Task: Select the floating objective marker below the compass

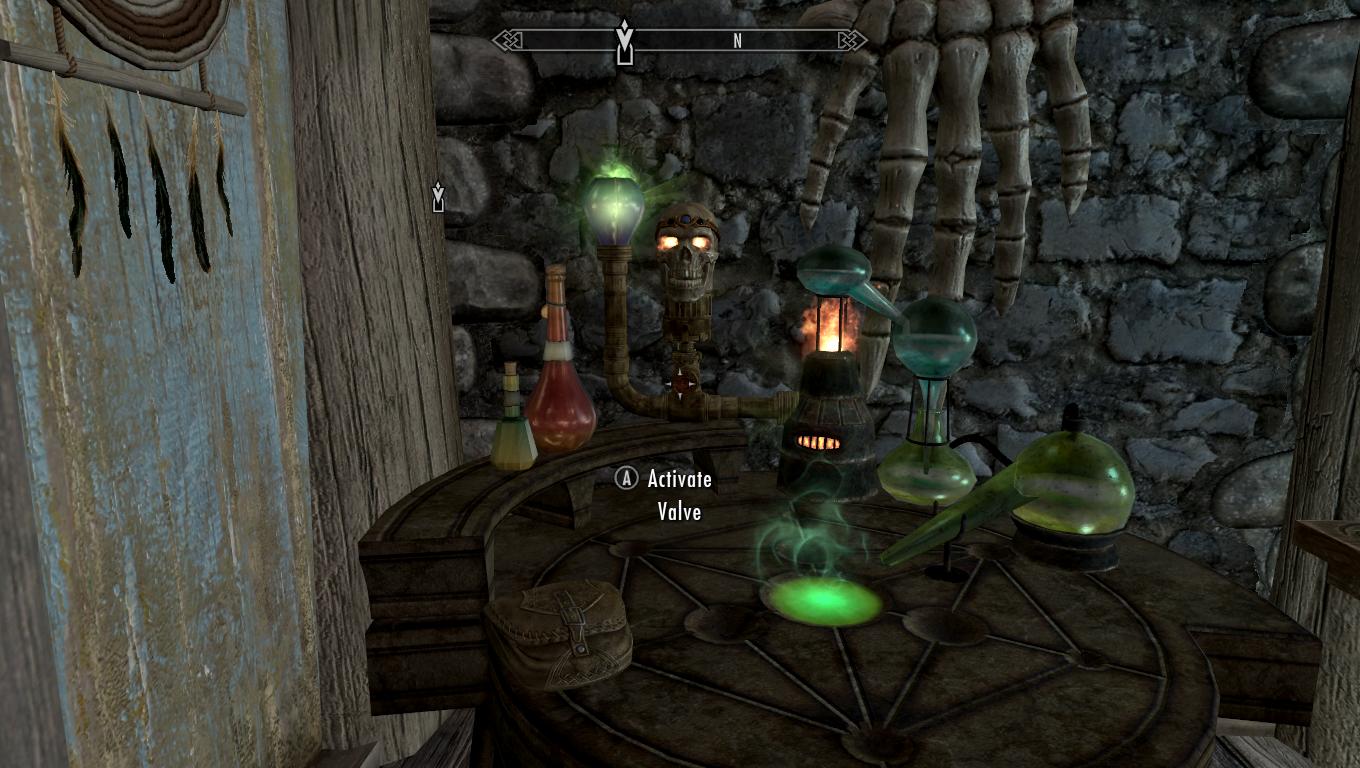Action: tap(438, 197)
